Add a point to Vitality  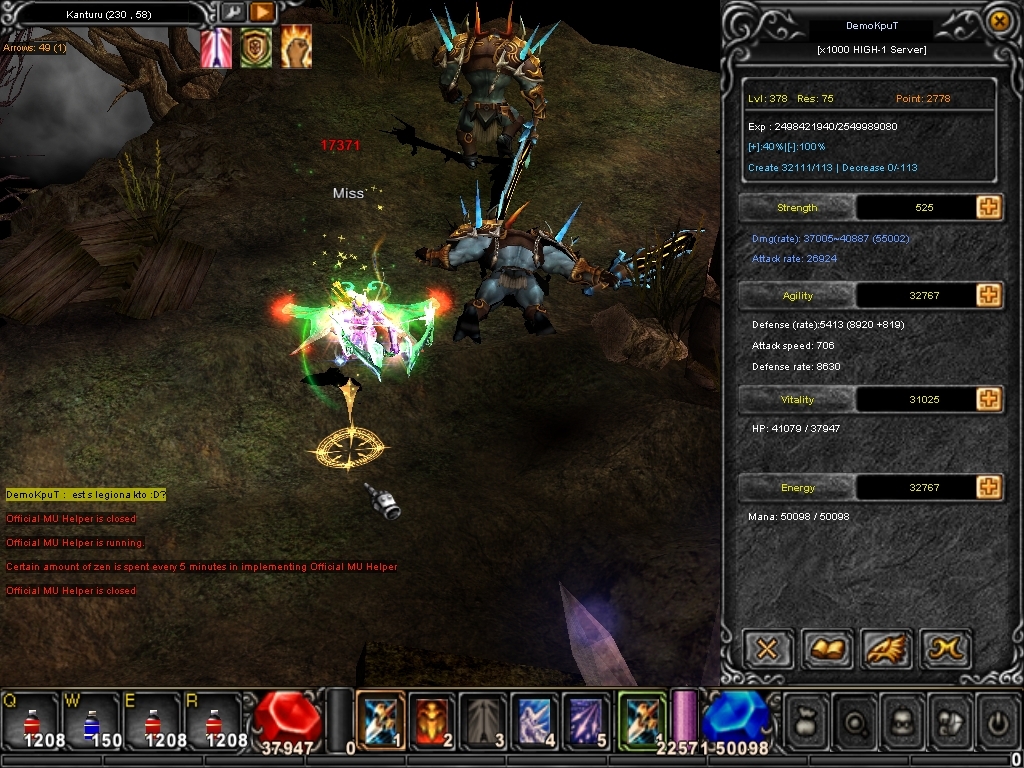pyautogui.click(x=989, y=399)
